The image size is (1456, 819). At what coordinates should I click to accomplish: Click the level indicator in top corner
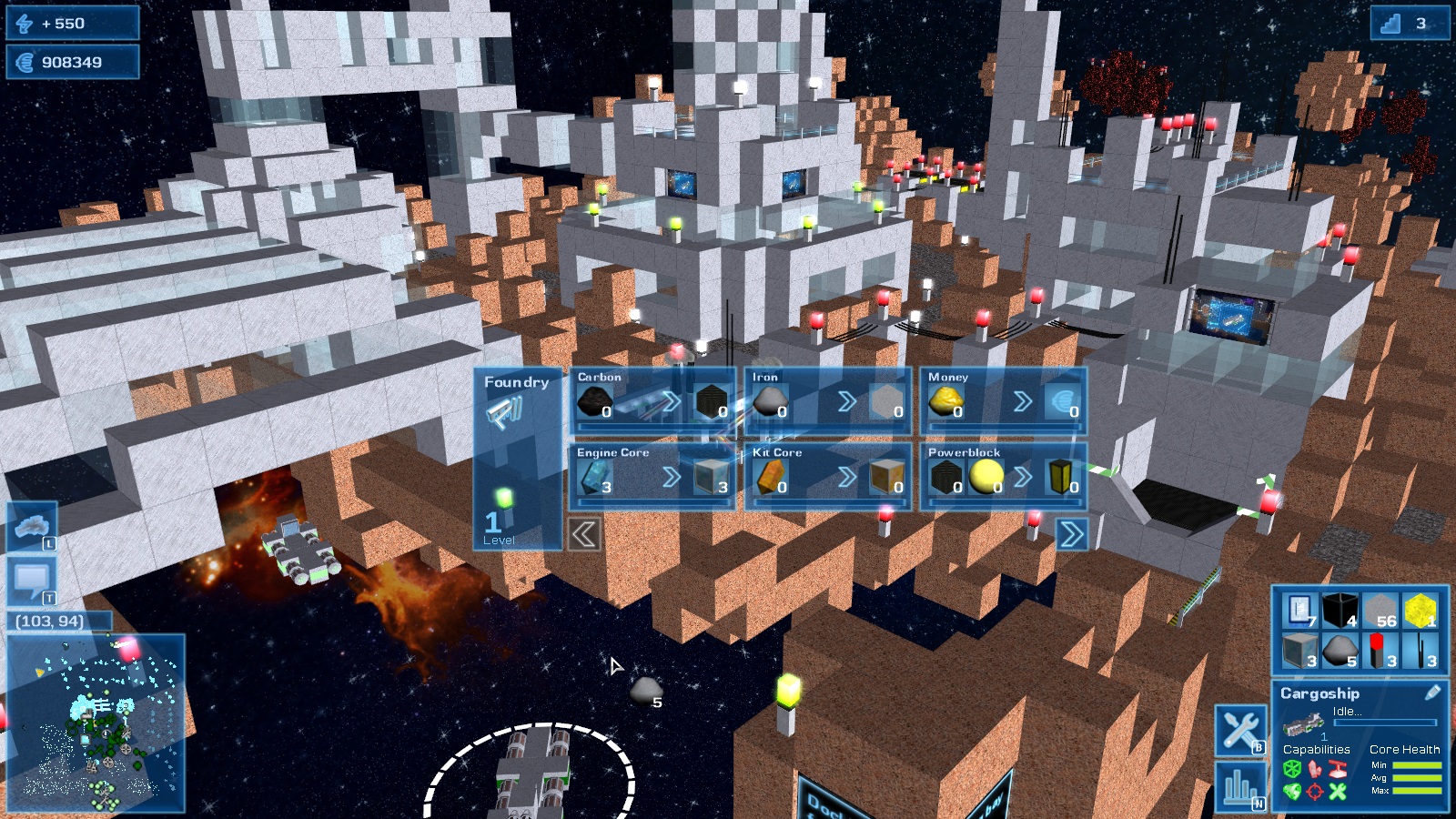[x=1409, y=24]
